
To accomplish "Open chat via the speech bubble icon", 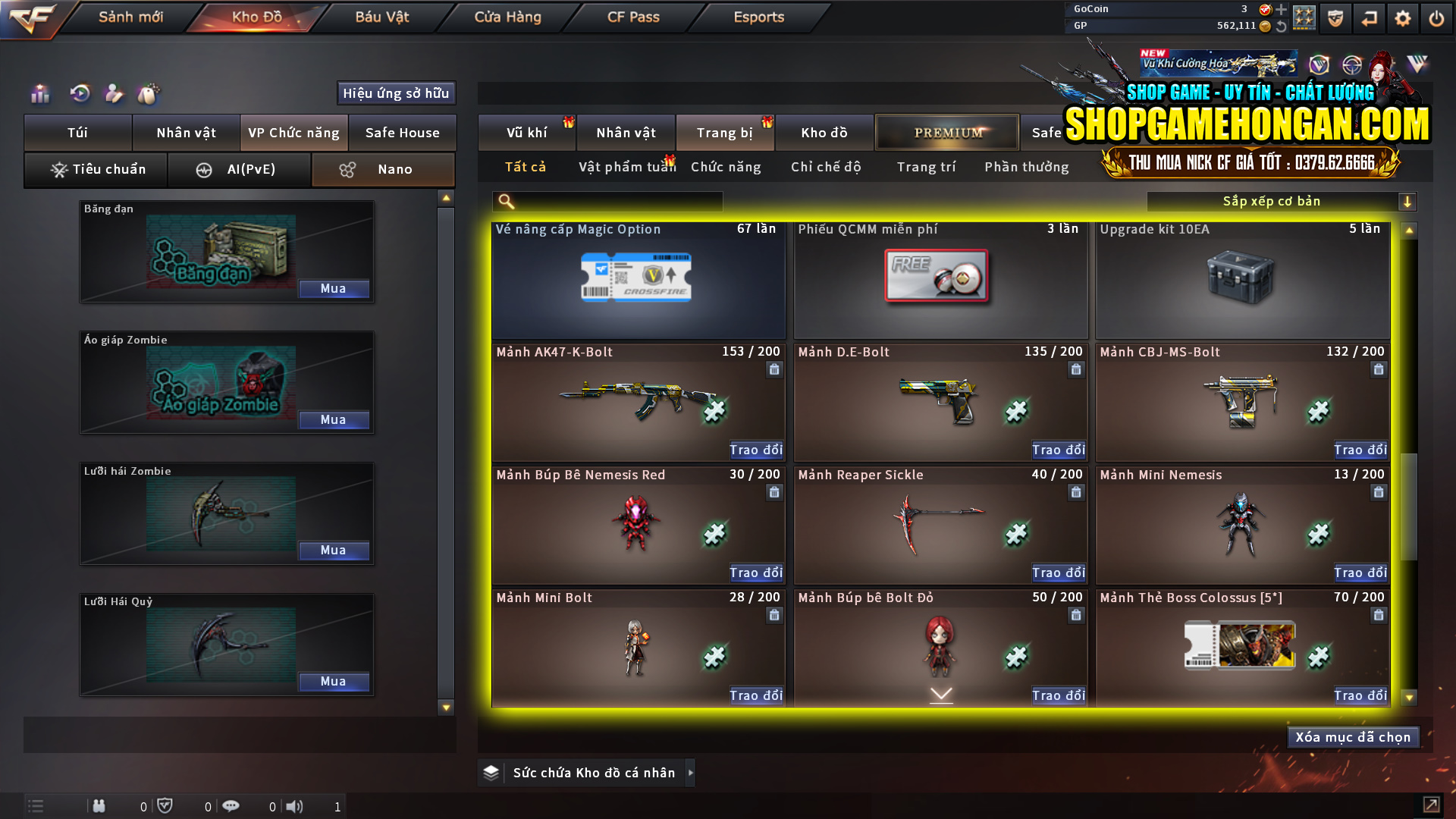I will point(231,806).
